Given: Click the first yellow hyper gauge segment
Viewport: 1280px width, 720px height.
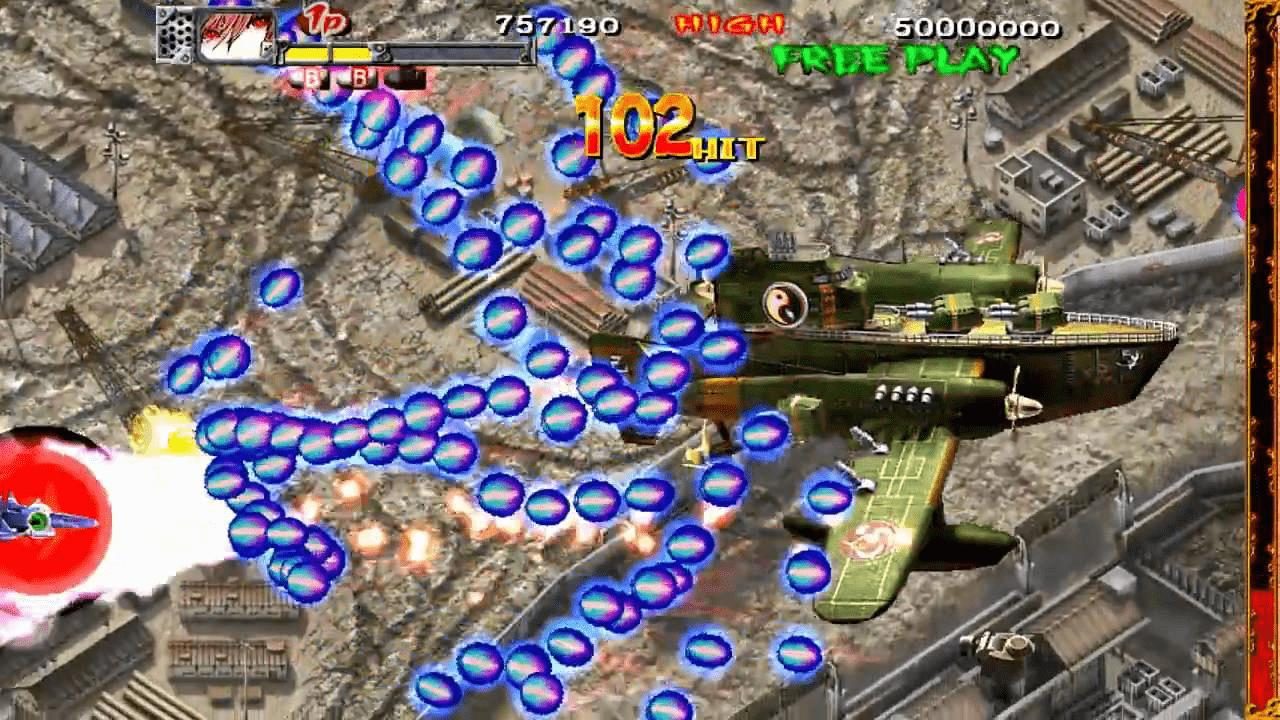Looking at the screenshot, I should point(306,54).
